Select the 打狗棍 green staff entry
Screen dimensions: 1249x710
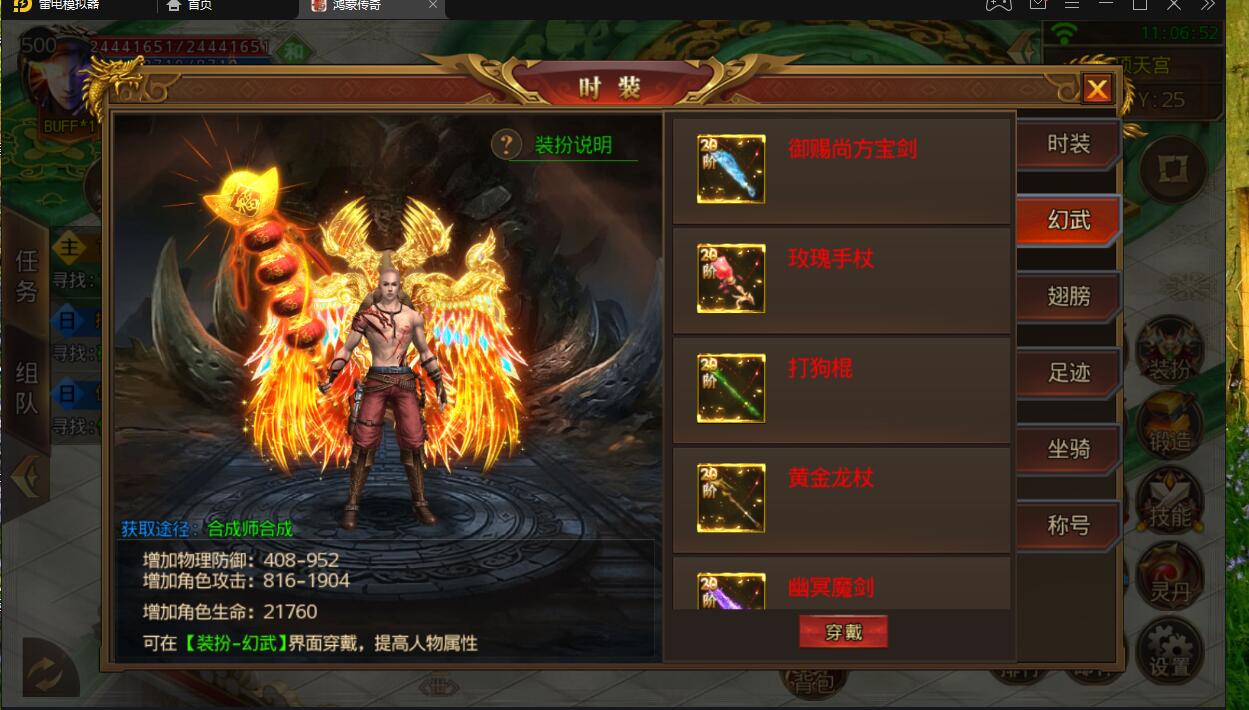(840, 390)
